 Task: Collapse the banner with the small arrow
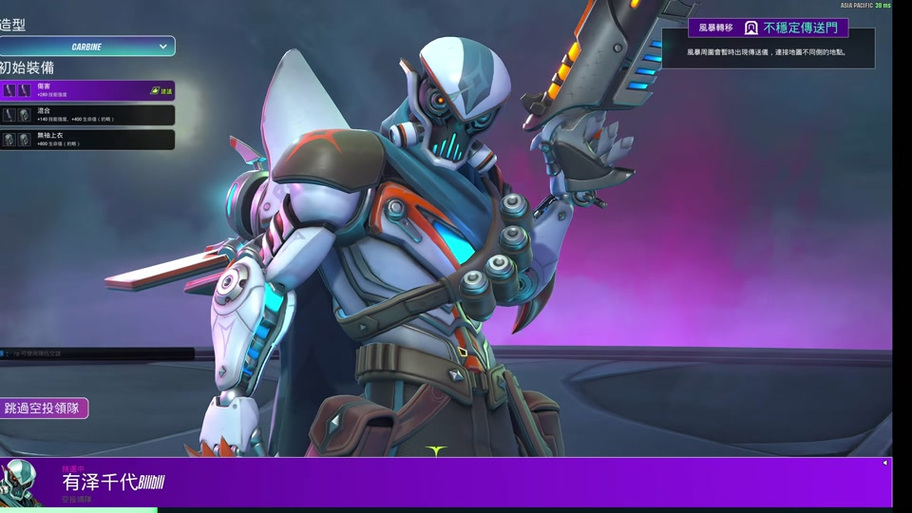884,463
